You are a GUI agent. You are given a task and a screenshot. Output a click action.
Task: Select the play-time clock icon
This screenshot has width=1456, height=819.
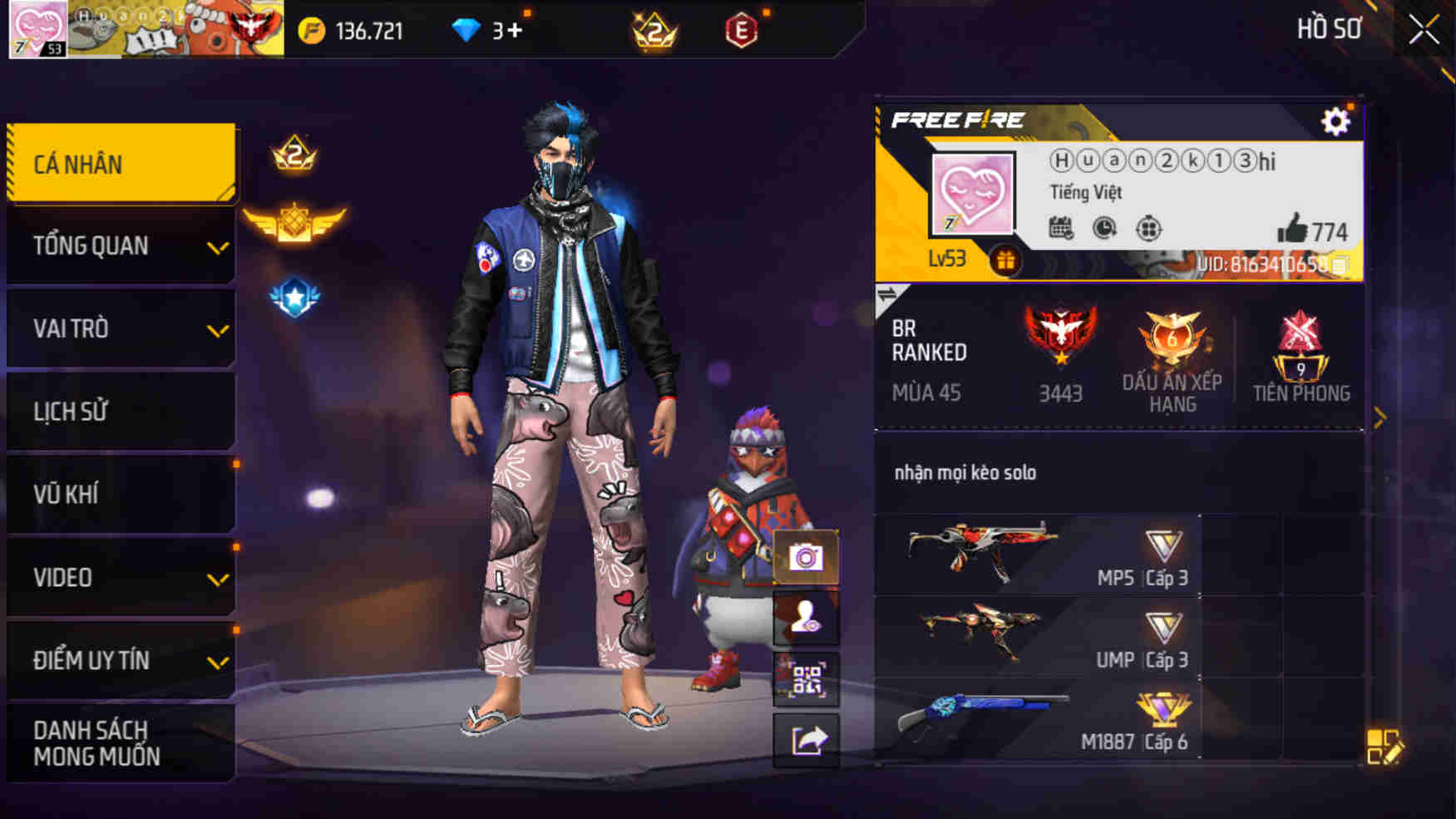[x=1103, y=226]
